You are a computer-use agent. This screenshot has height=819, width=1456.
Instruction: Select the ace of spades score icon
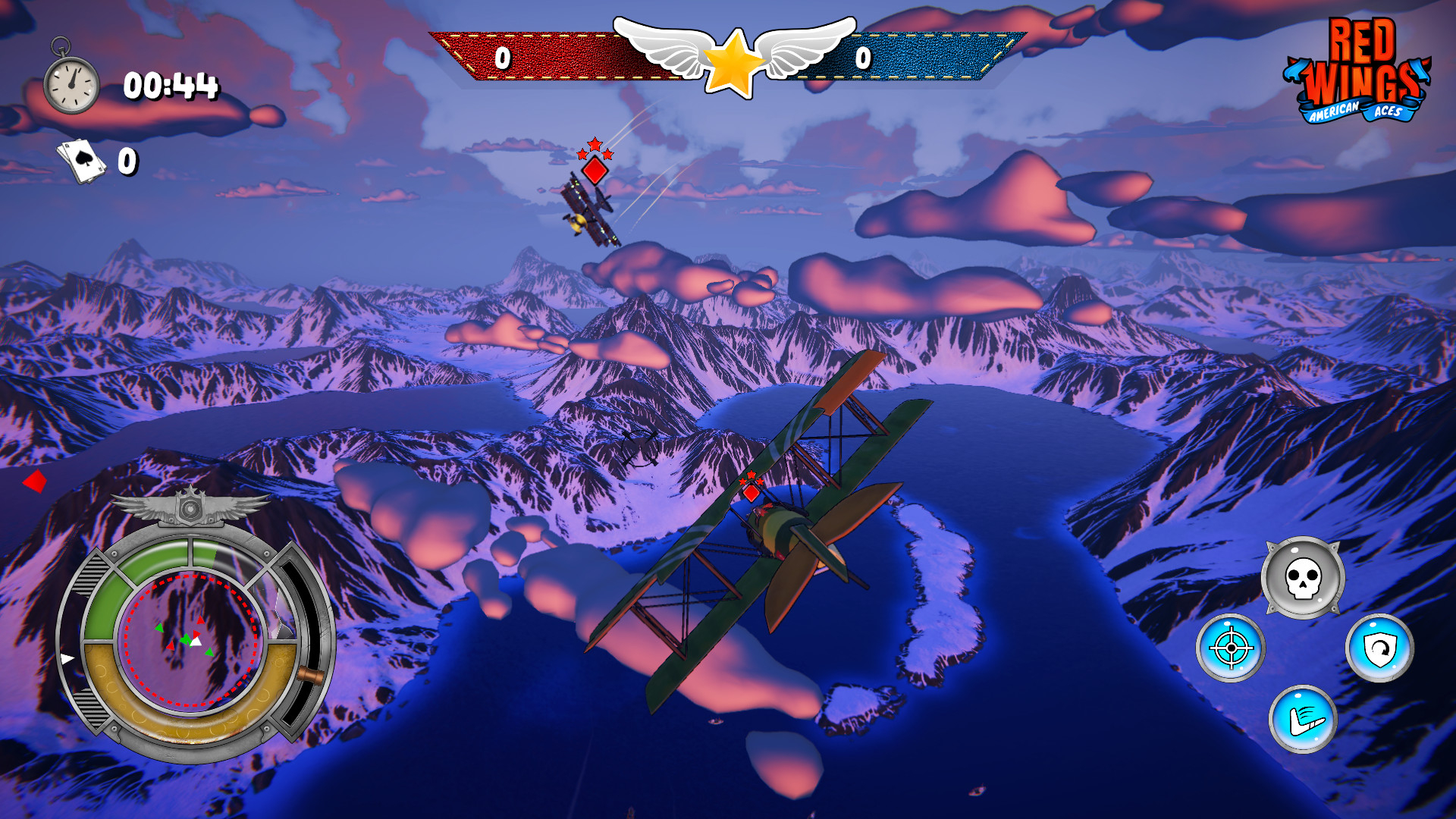click(83, 161)
